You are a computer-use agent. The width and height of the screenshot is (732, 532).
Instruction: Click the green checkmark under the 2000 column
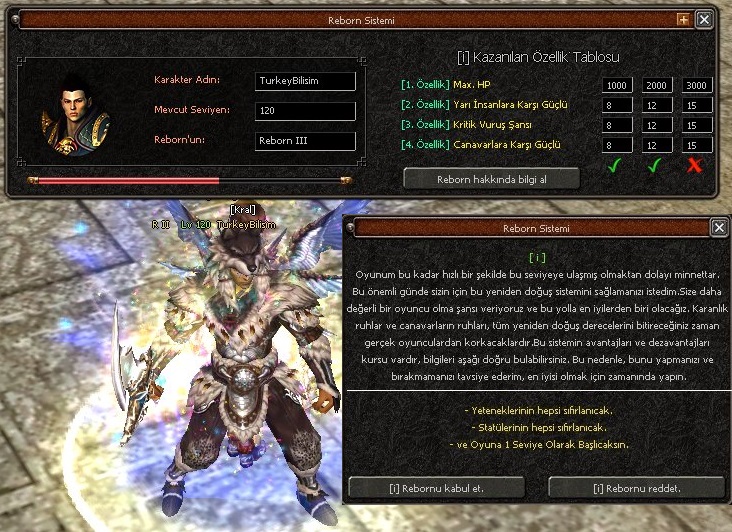(654, 166)
